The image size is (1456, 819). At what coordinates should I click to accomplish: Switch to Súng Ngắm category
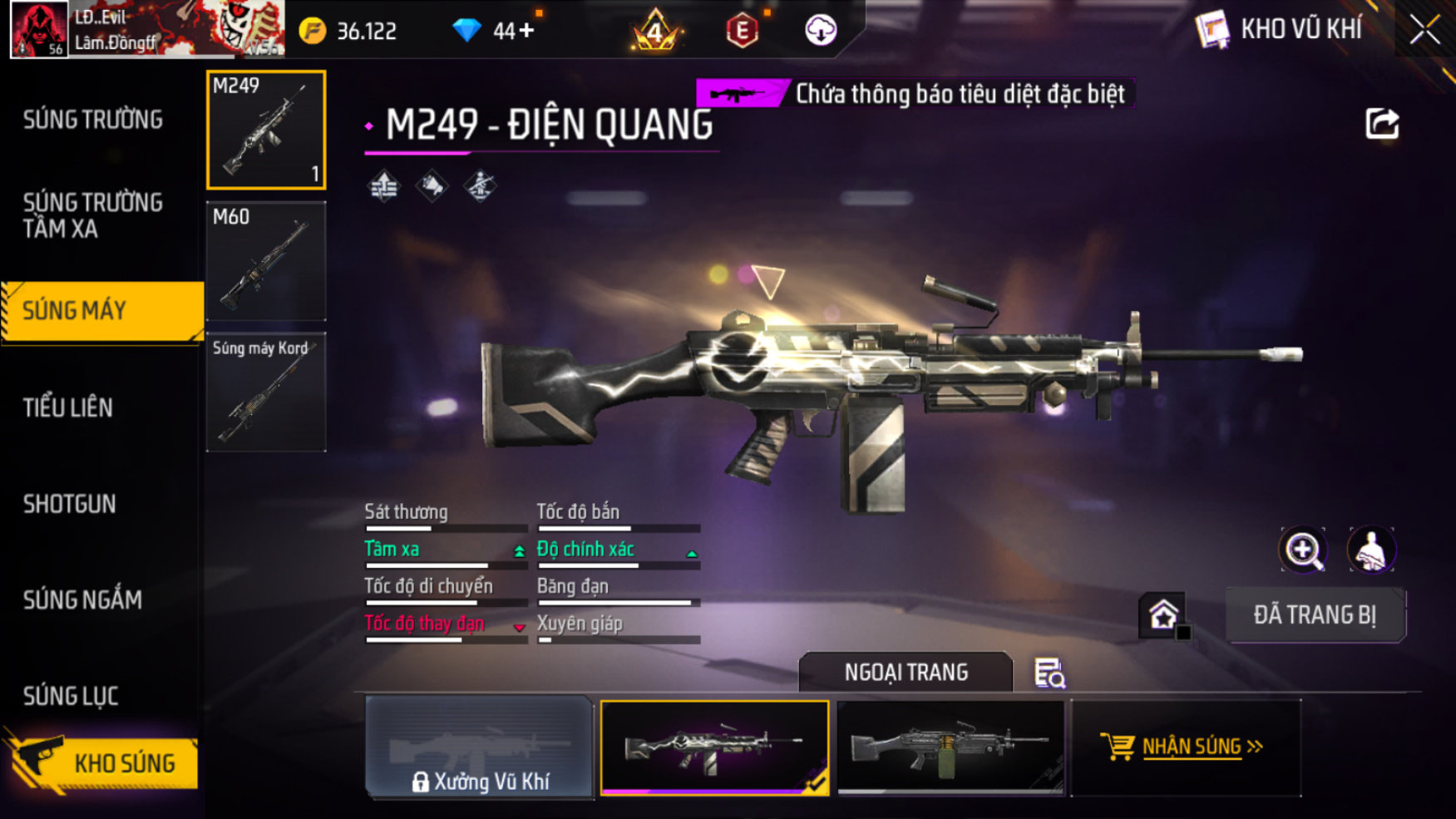click(82, 599)
